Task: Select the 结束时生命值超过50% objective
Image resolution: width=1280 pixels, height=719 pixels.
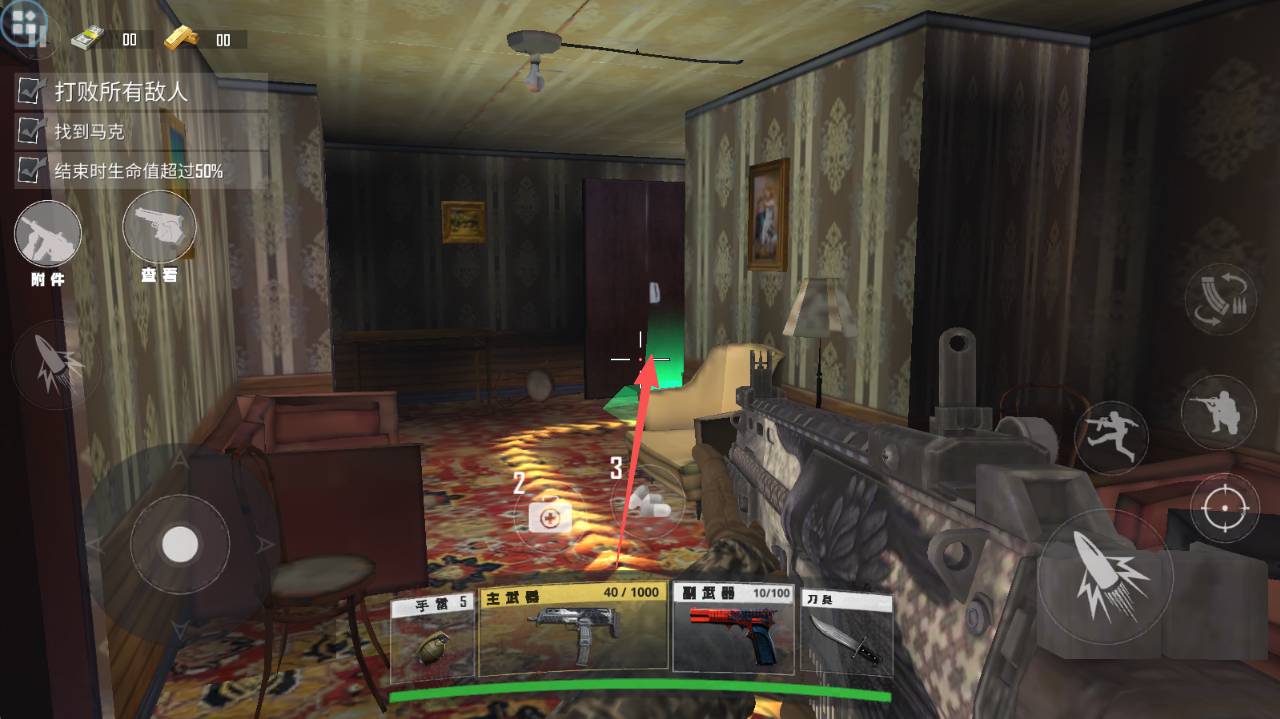Action: (x=138, y=171)
